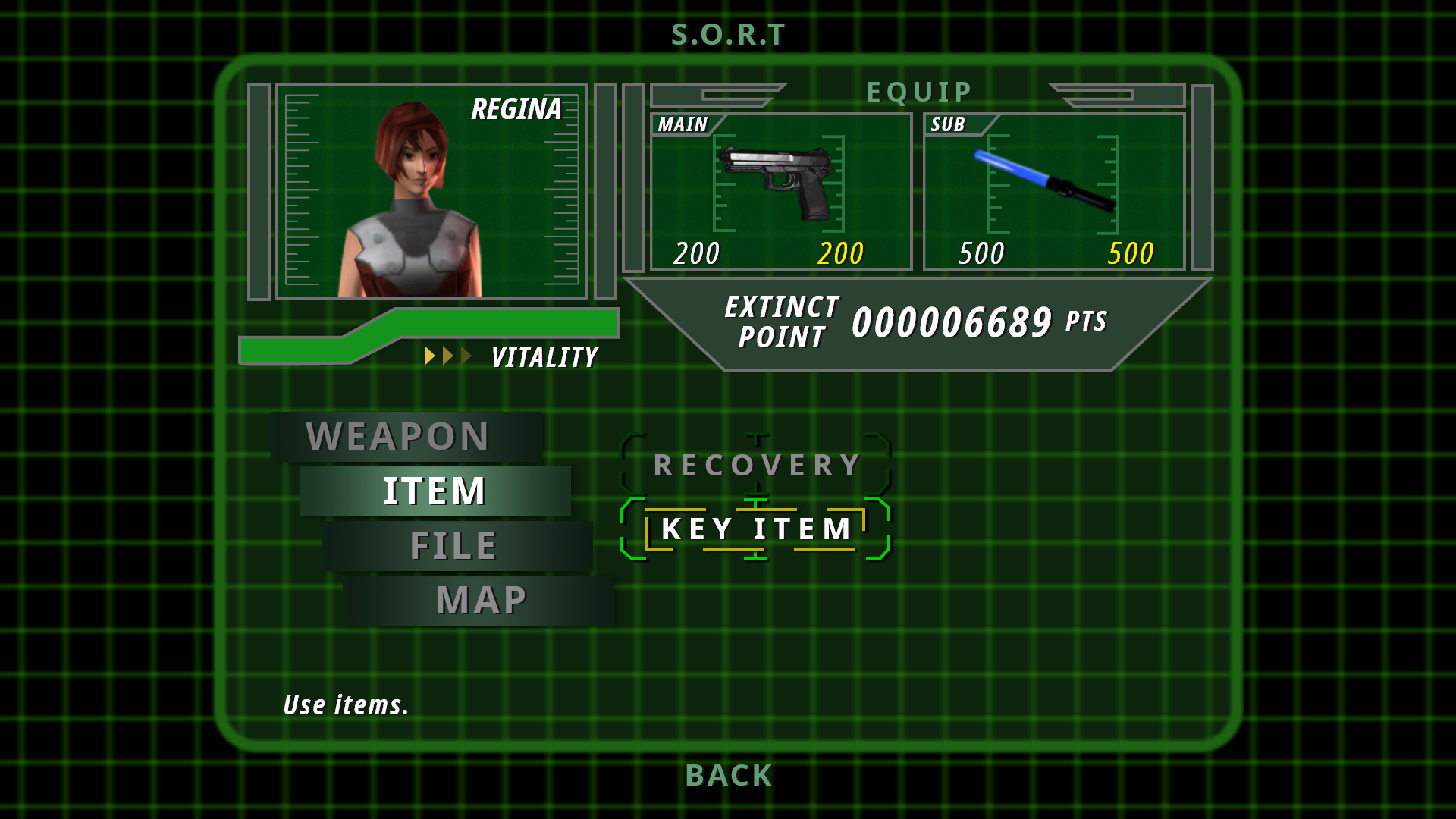Open the ITEM inventory category
The width and height of the screenshot is (1456, 819).
(434, 491)
